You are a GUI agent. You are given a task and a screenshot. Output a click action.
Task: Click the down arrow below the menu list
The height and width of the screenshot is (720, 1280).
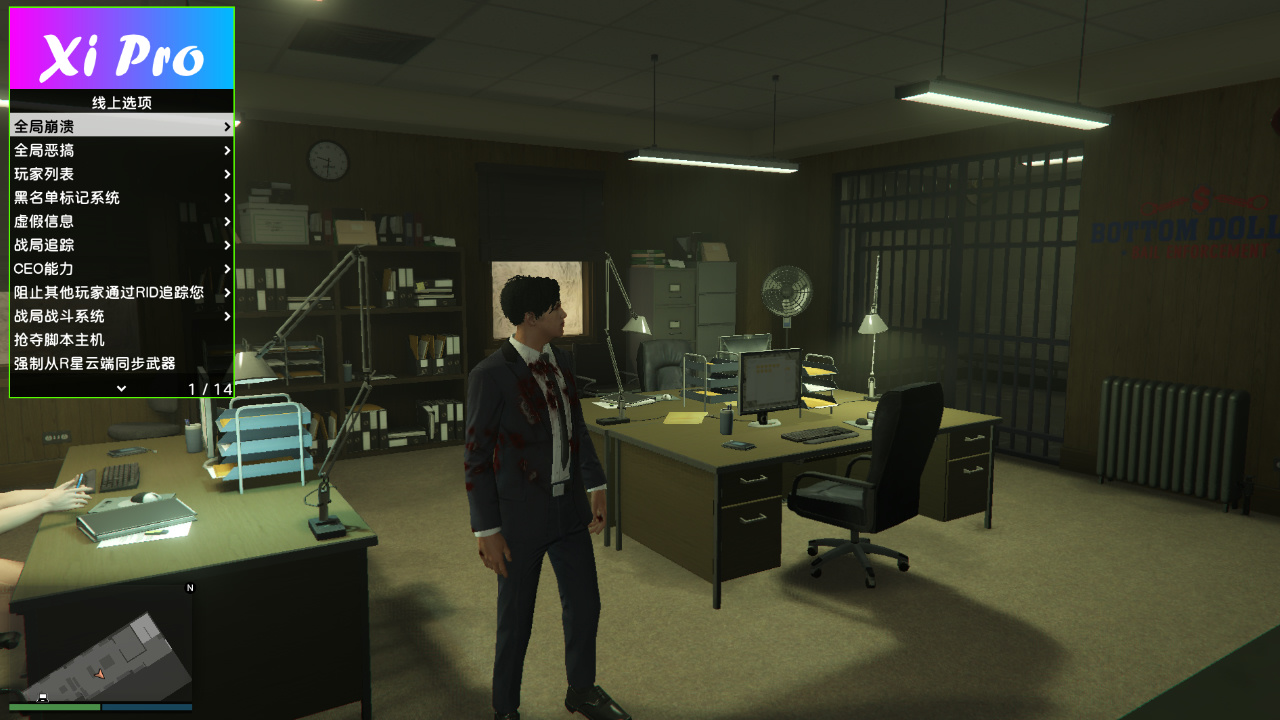tap(121, 388)
